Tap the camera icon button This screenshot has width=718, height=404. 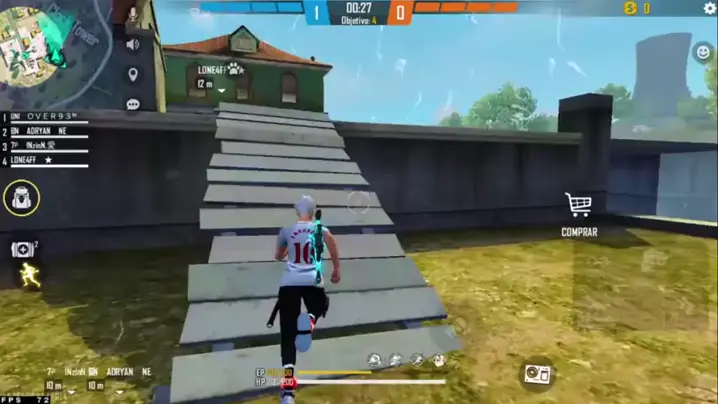click(537, 374)
